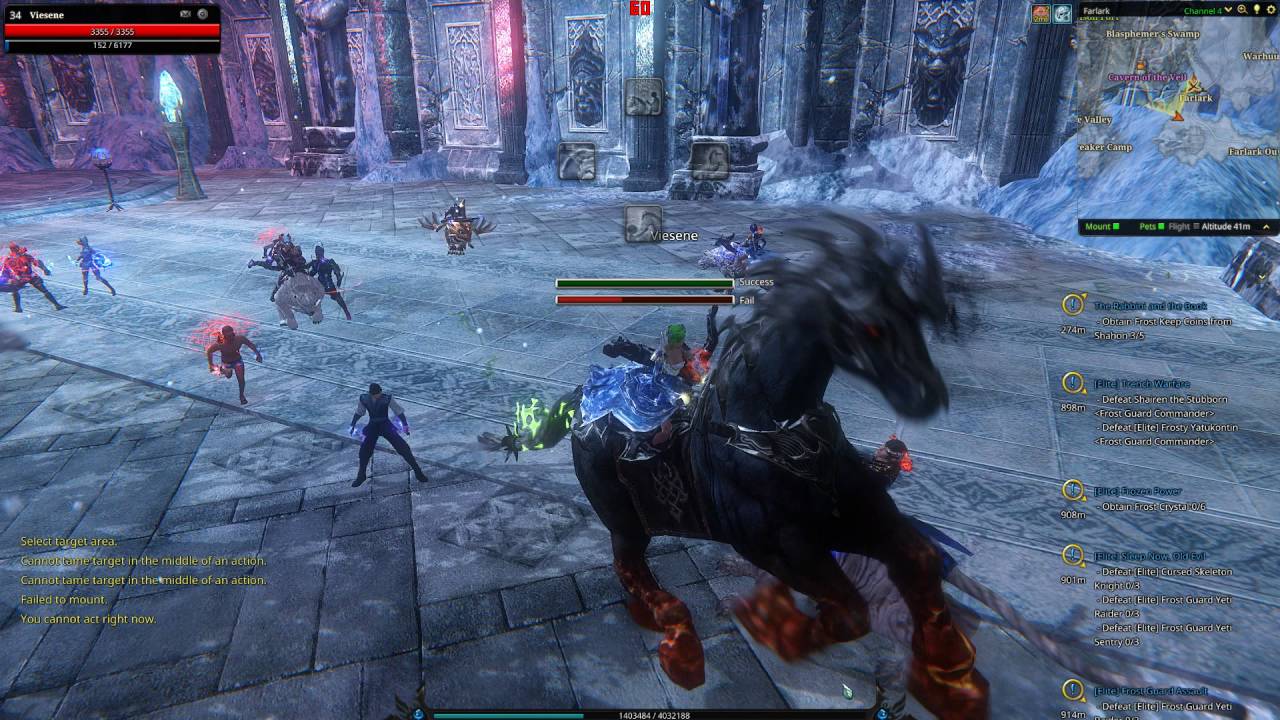1280x720 pixels.
Task: Open minimap settings via the gear icon
Action: click(x=1270, y=10)
